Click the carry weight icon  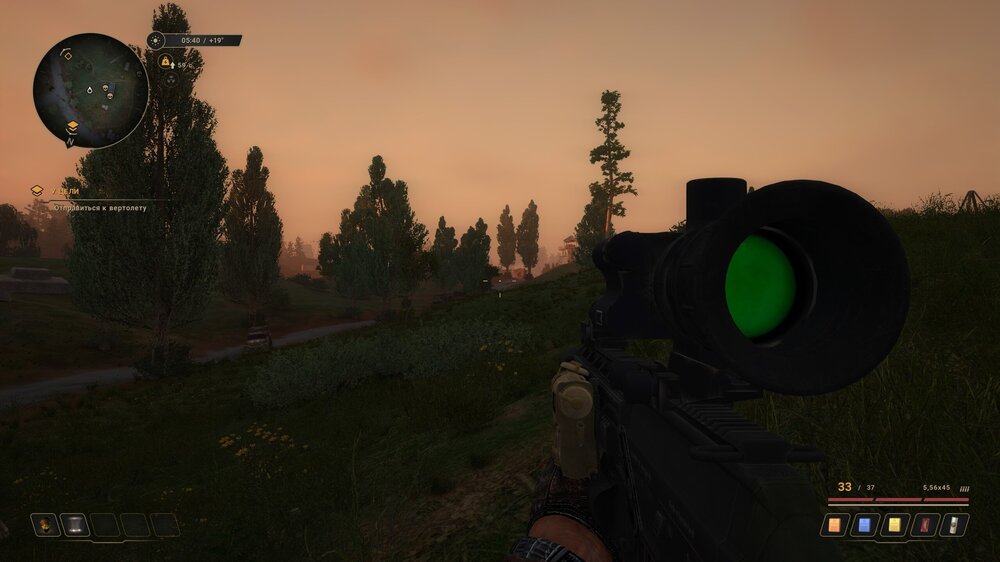pyautogui.click(x=165, y=62)
